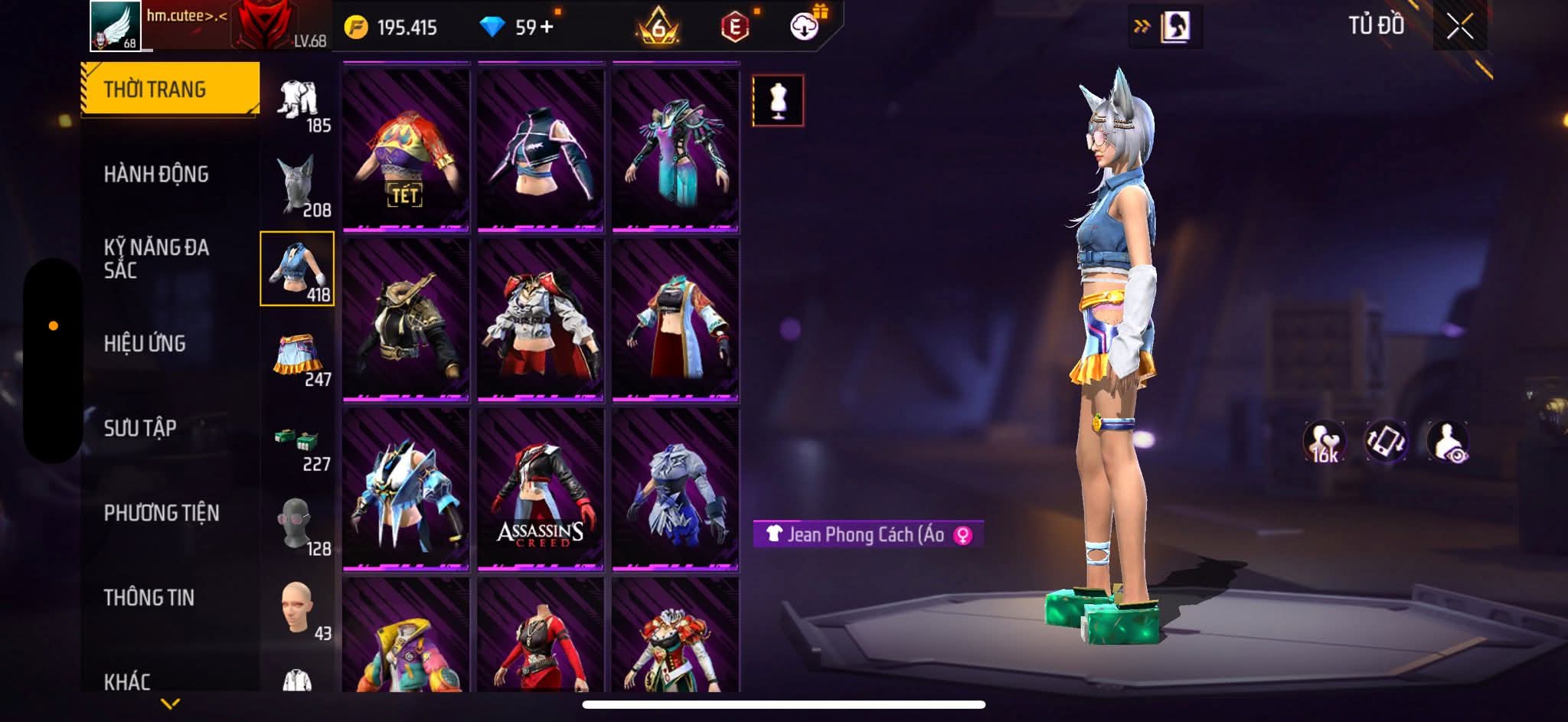Choose the skirt bottoms category
This screenshot has width=1568, height=722.
[298, 354]
